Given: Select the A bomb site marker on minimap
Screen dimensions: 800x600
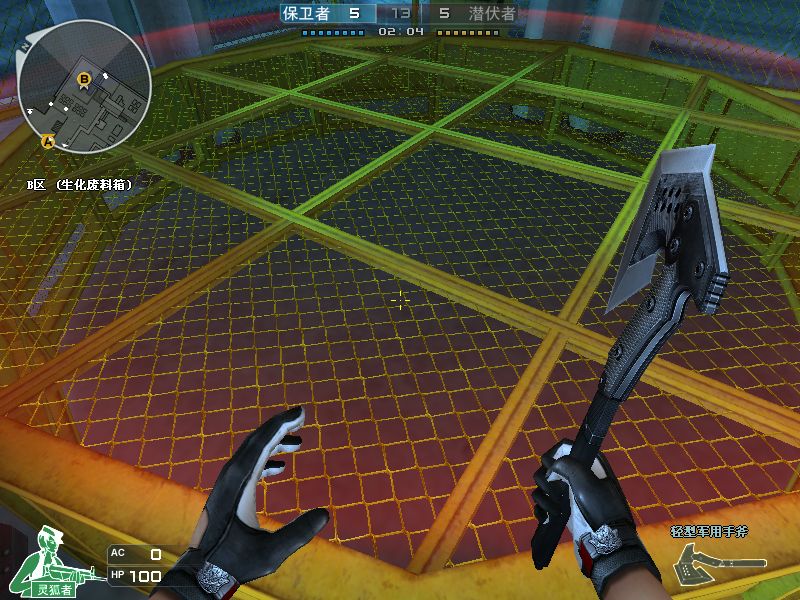Looking at the screenshot, I should point(46,142).
